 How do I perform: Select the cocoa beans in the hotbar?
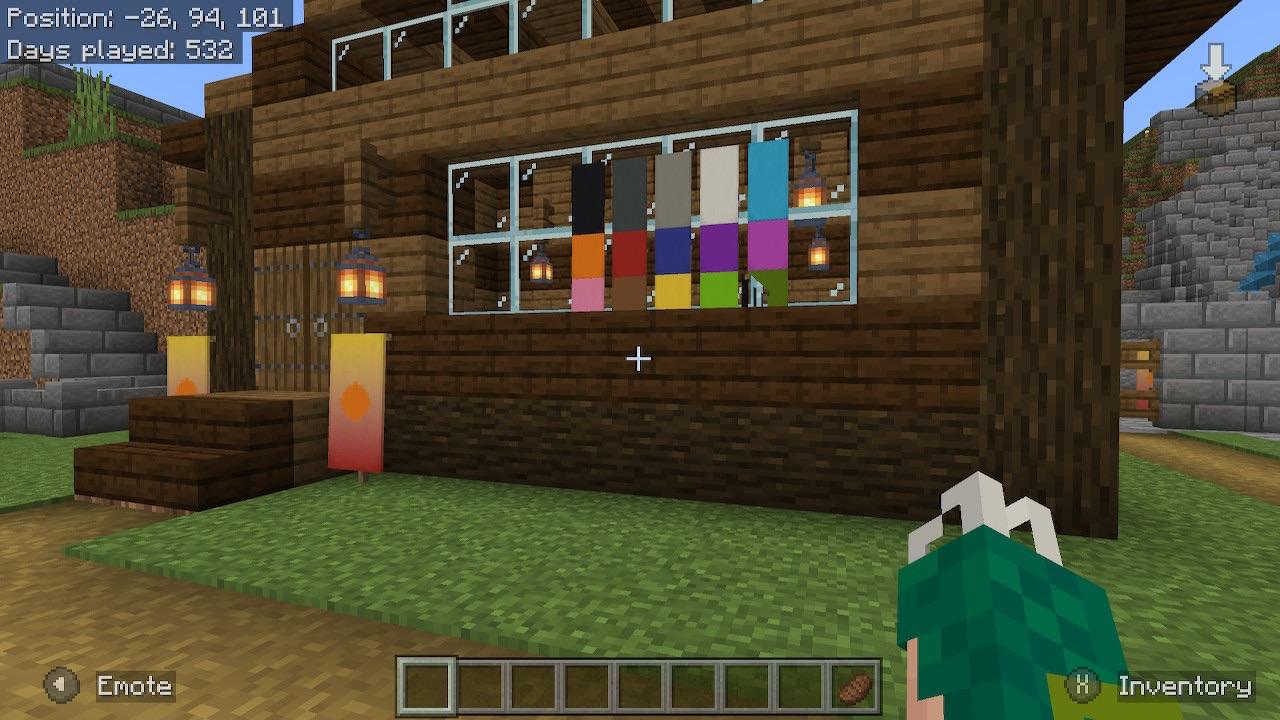pos(855,688)
